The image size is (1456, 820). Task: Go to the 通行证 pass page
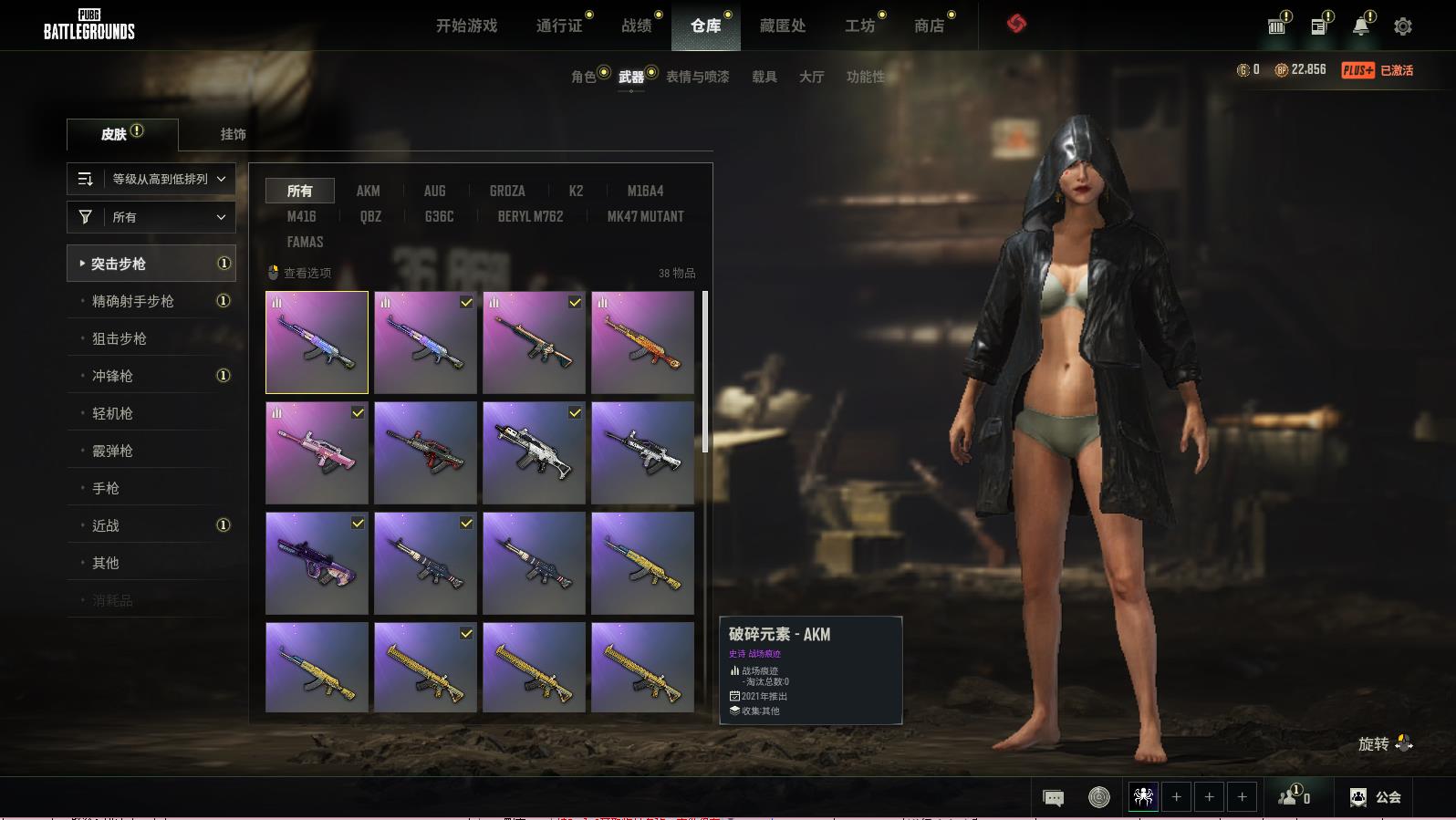coord(559,26)
